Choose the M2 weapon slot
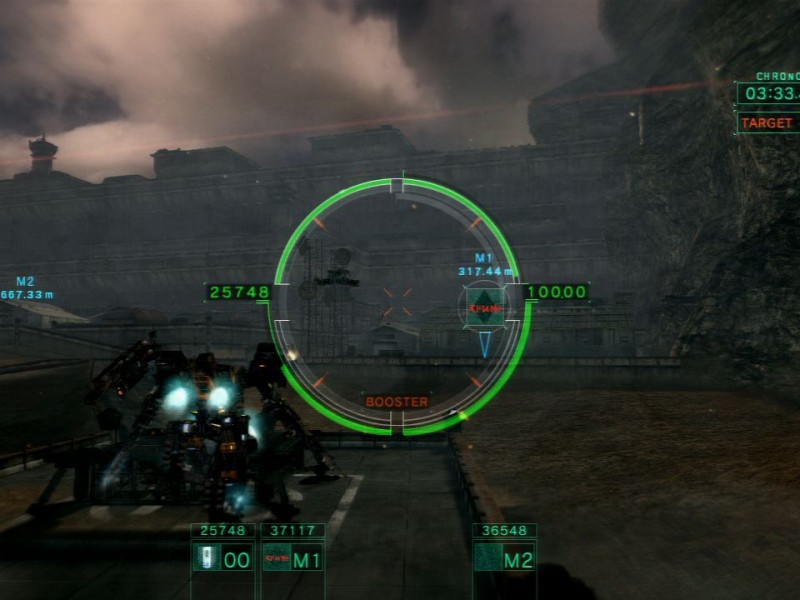Viewport: 800px width, 600px height. click(x=504, y=558)
